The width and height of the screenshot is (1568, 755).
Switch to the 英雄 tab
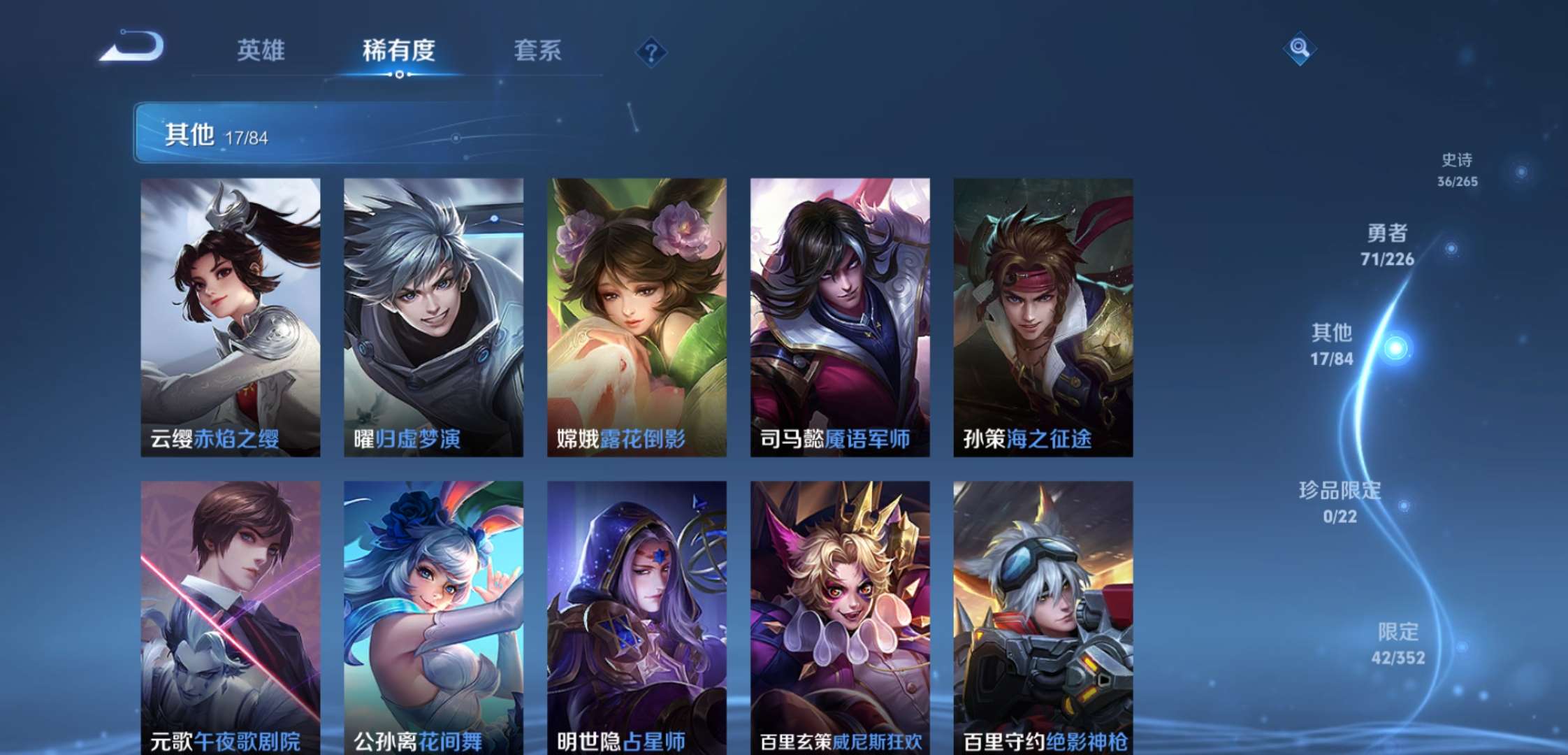point(262,50)
